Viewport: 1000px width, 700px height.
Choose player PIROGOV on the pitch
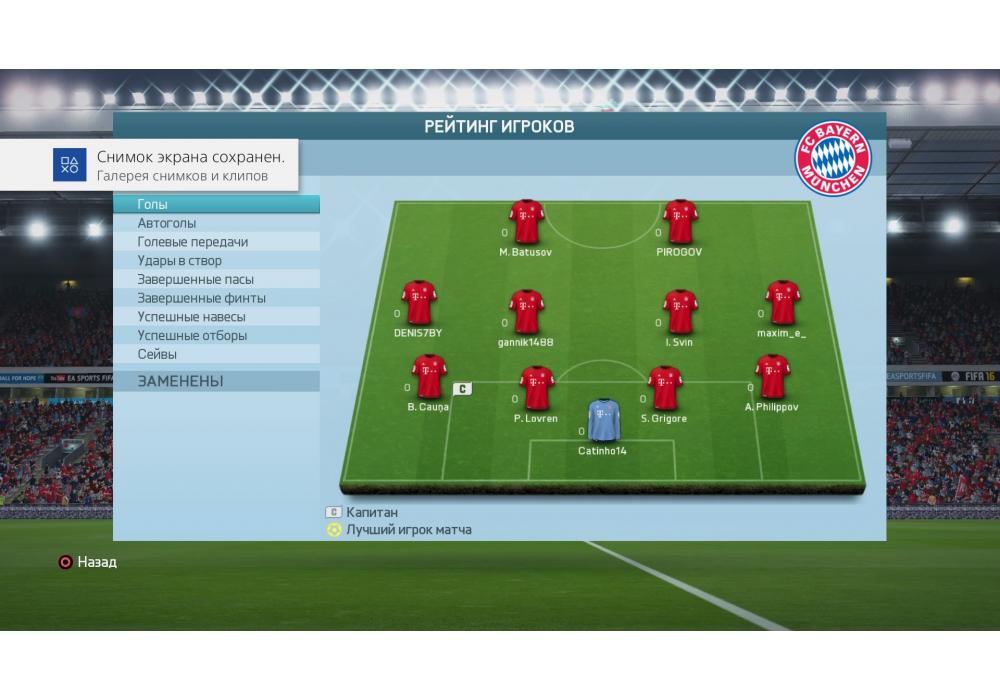679,222
